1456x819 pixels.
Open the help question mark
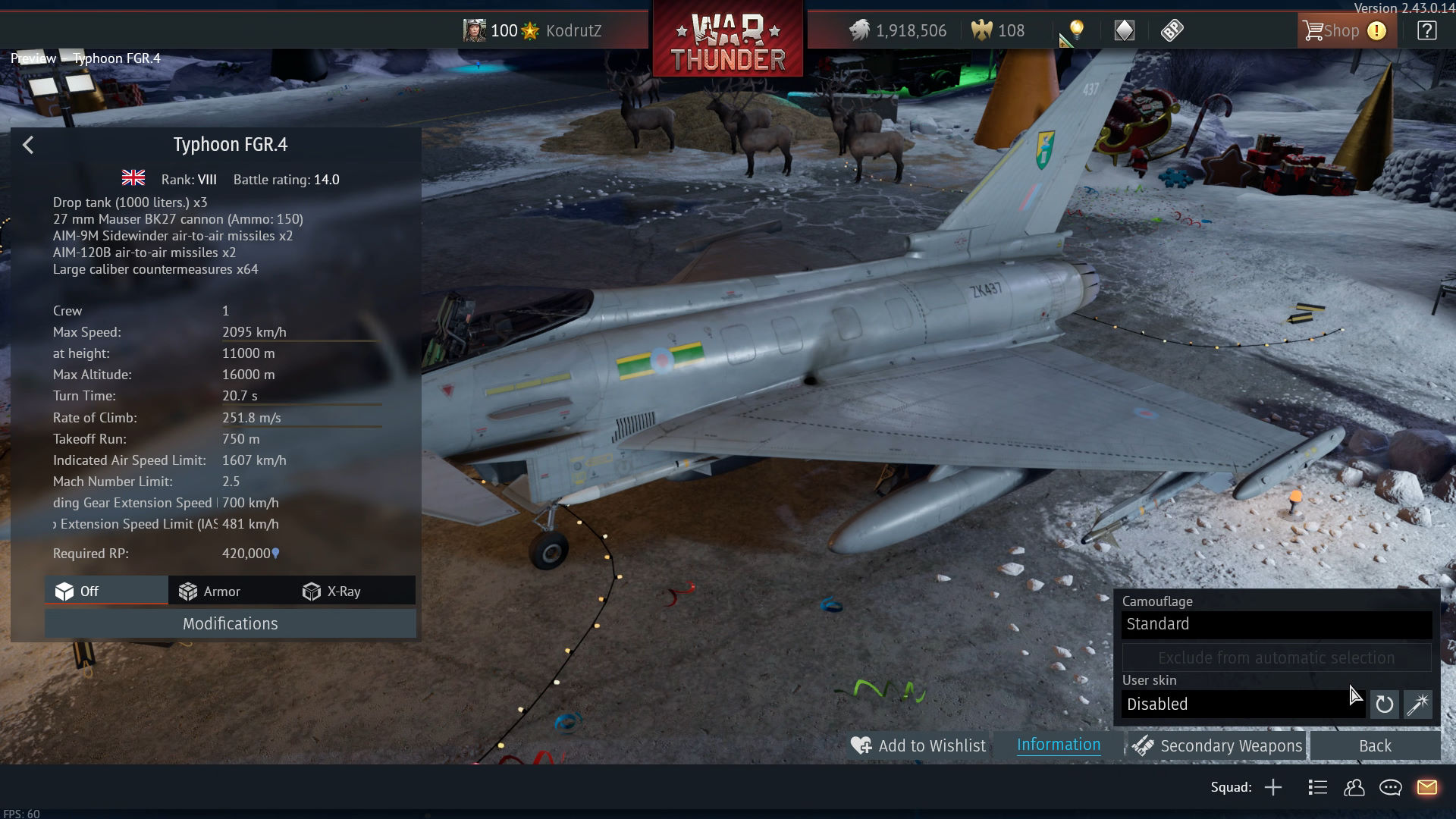click(x=1426, y=31)
